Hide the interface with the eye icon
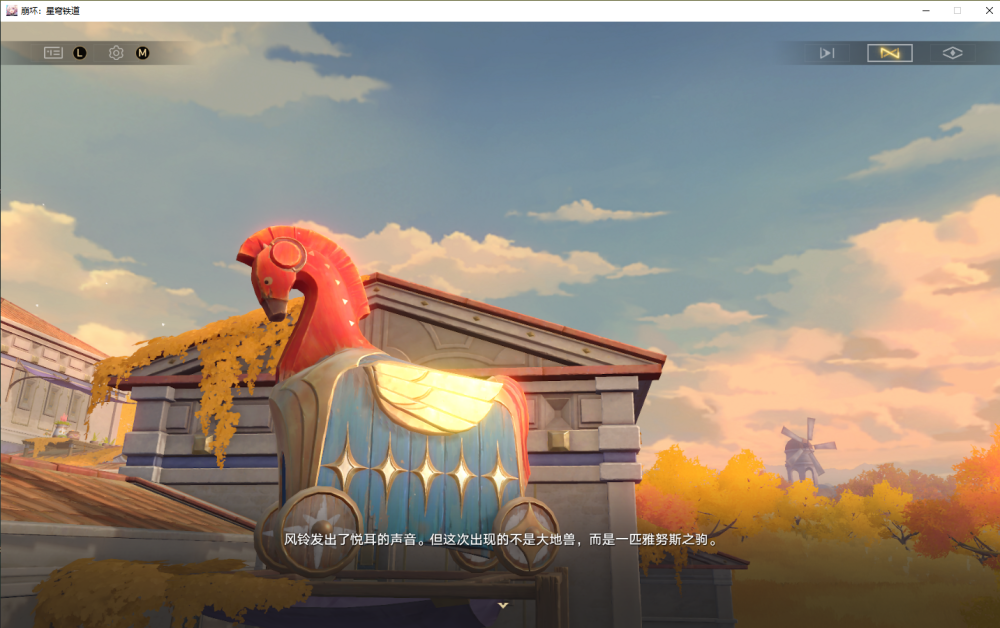The image size is (1000, 628). (x=952, y=53)
